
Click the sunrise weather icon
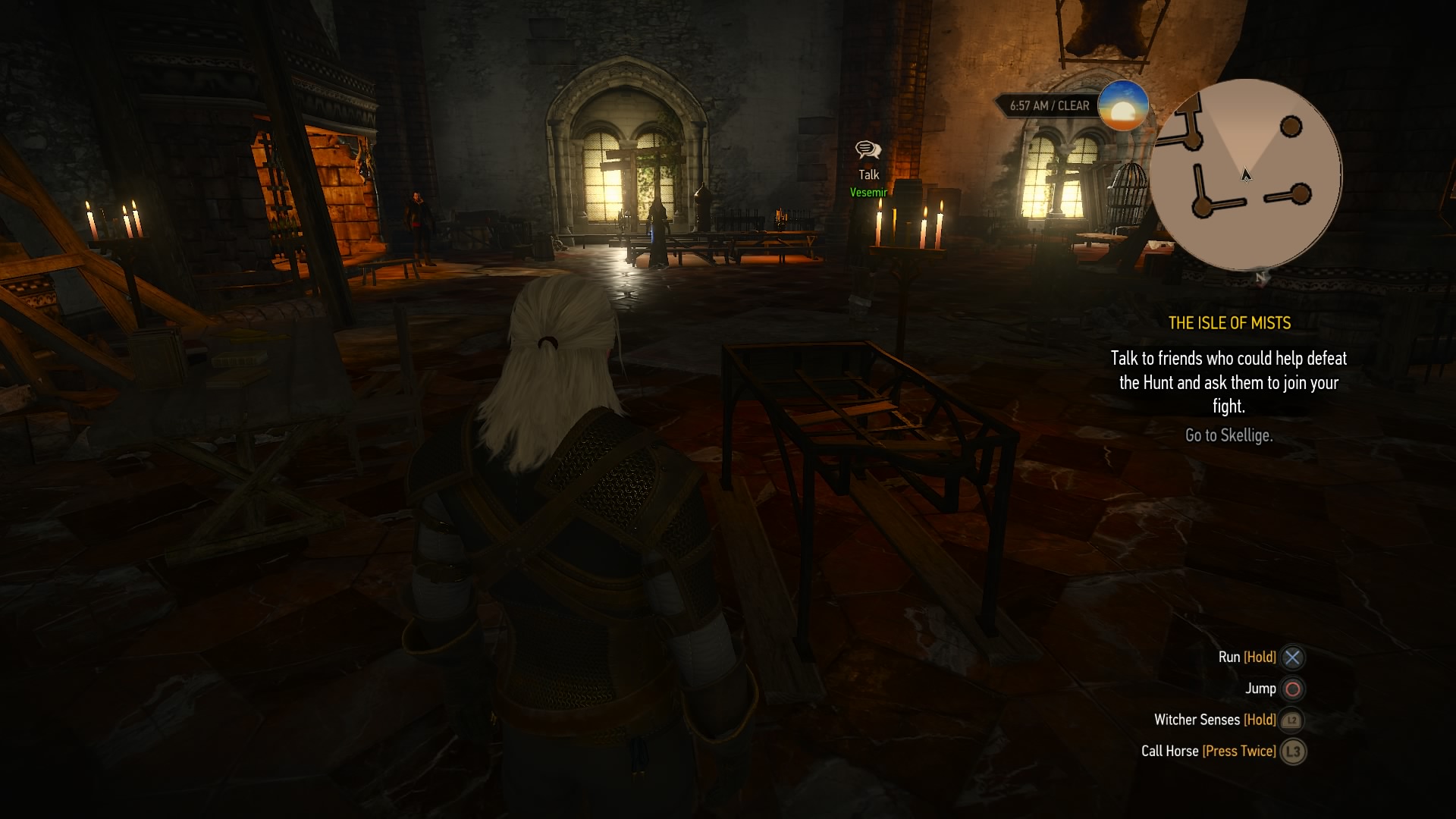coord(1122,105)
